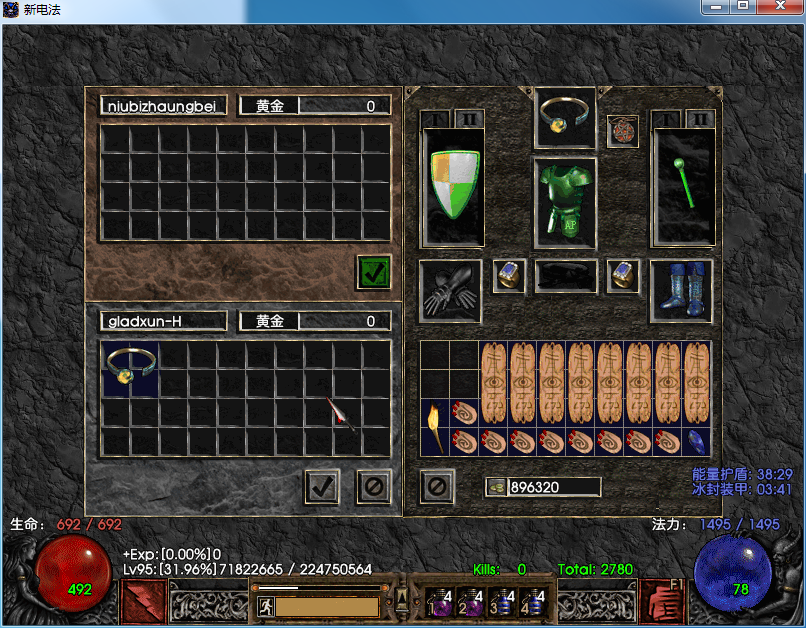Close the game window
The width and height of the screenshot is (806, 628).
(x=779, y=7)
